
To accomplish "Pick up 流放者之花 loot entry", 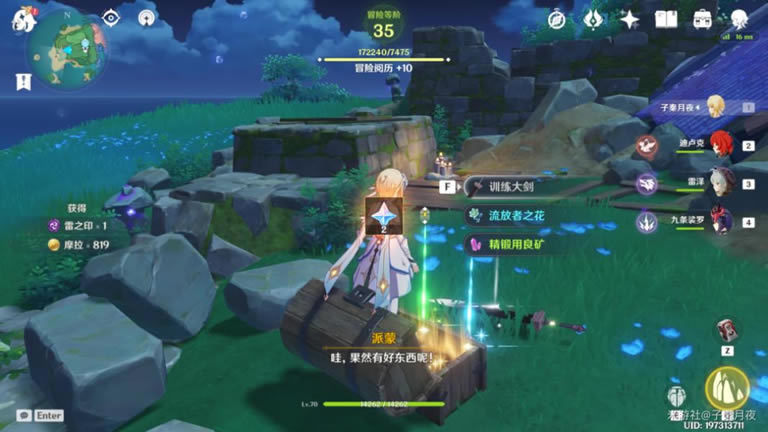I will point(520,215).
